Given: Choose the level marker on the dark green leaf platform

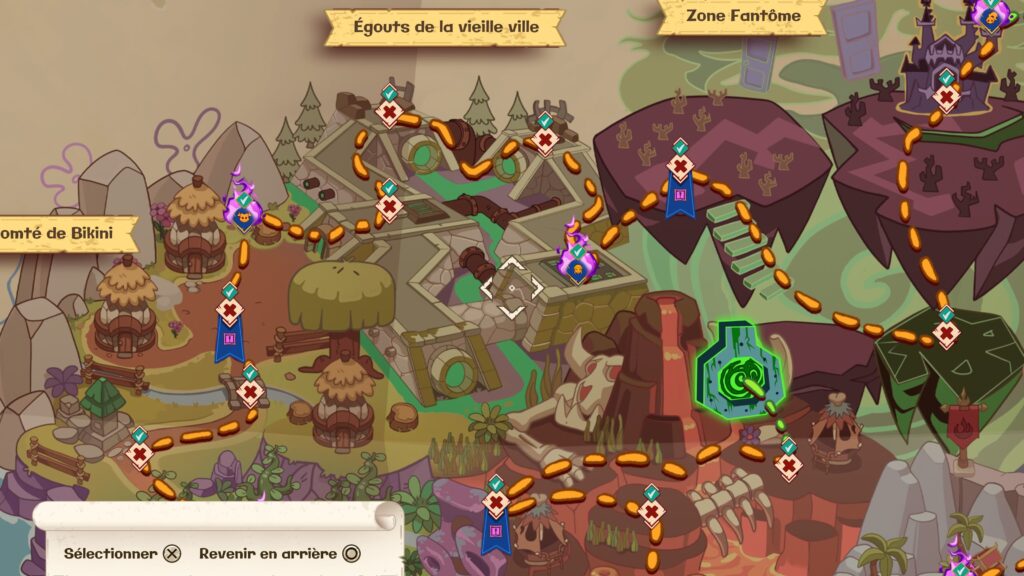Looking at the screenshot, I should [x=946, y=332].
